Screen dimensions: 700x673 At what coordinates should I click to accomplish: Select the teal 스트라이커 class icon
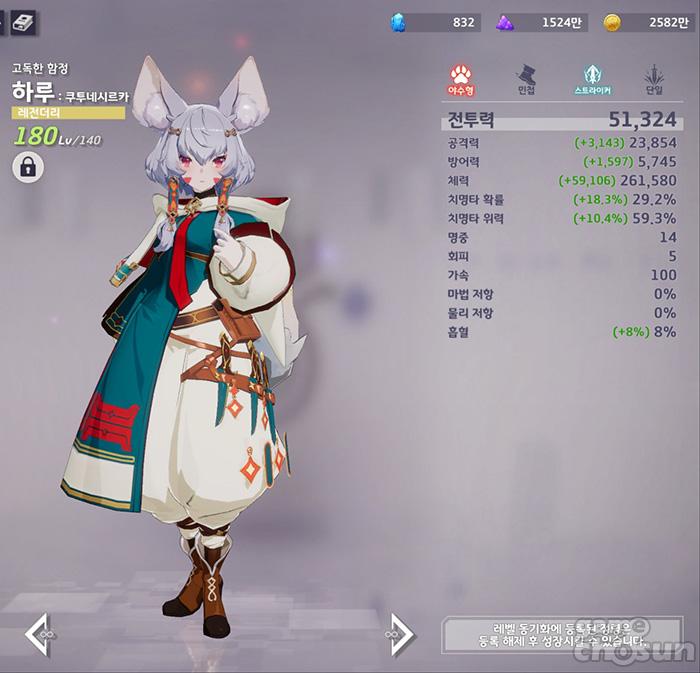click(x=592, y=76)
